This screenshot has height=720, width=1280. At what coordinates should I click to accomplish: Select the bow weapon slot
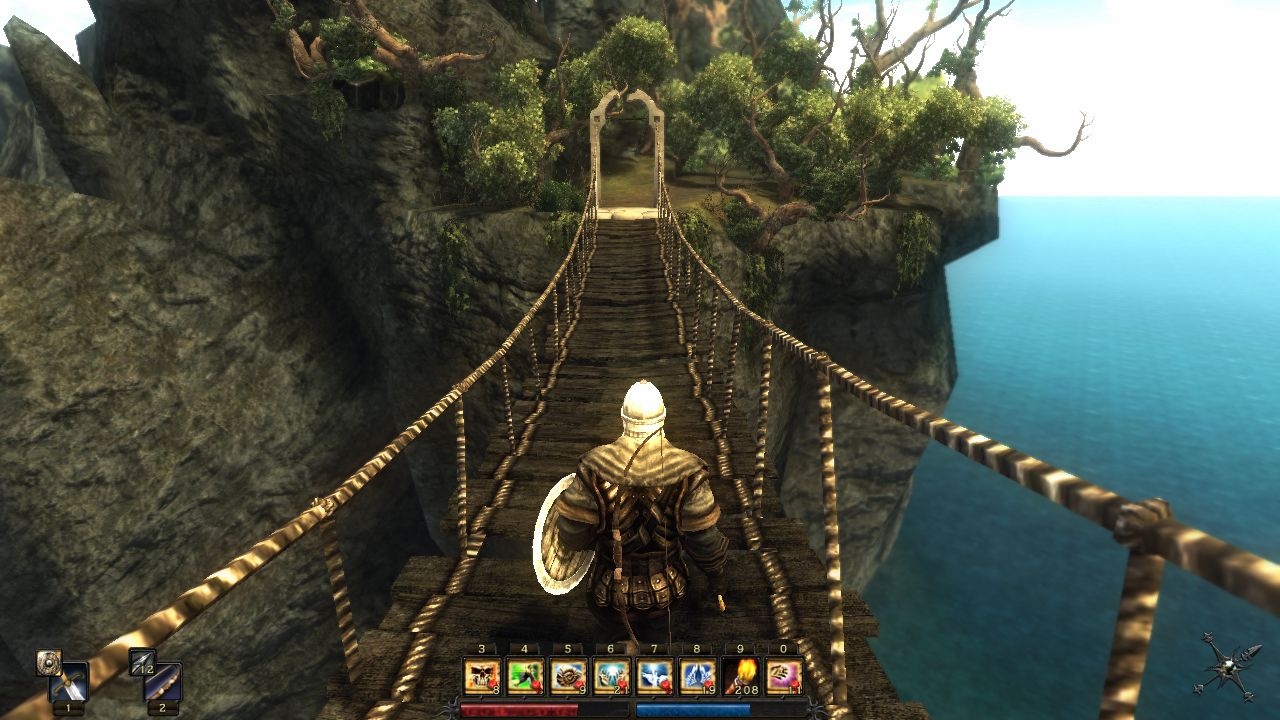coord(162,683)
